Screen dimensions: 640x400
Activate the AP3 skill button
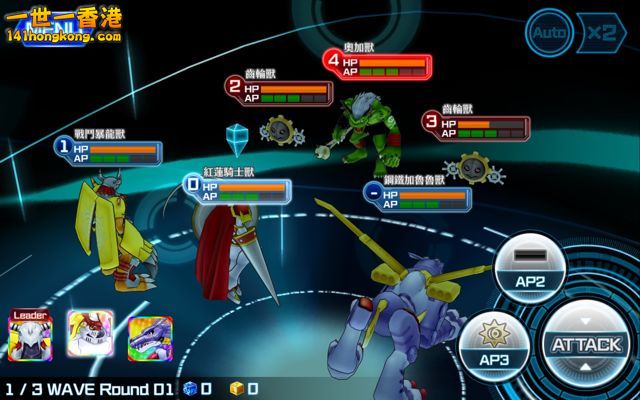[x=494, y=345]
